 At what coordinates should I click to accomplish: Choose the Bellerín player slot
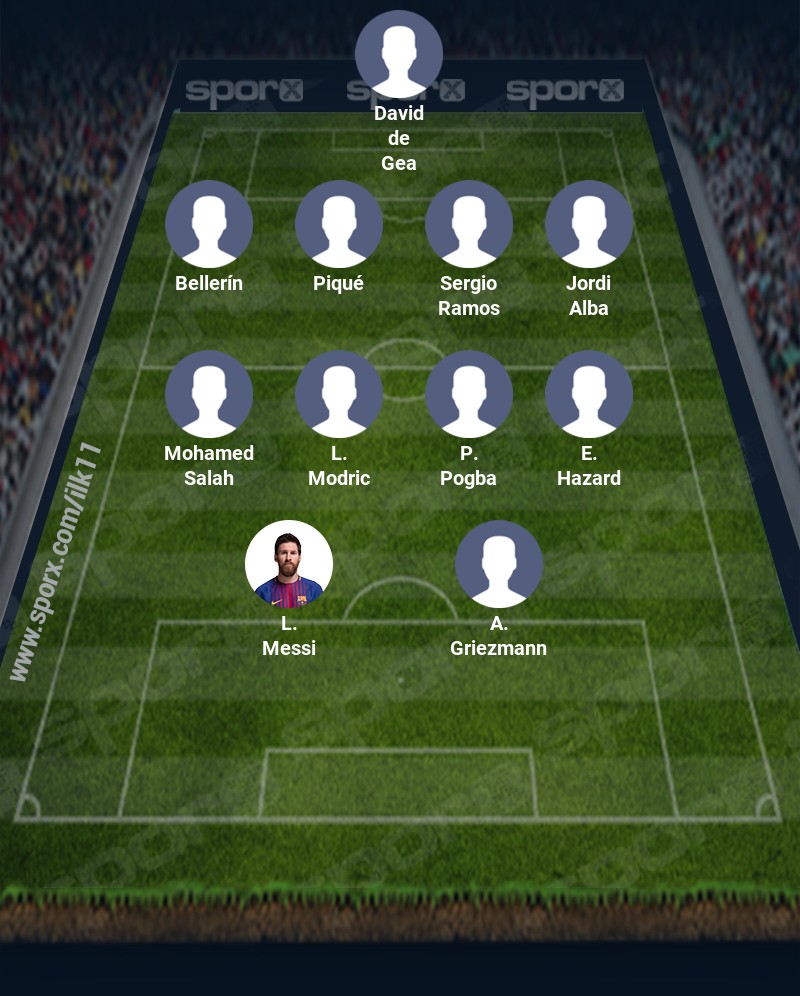click(209, 224)
